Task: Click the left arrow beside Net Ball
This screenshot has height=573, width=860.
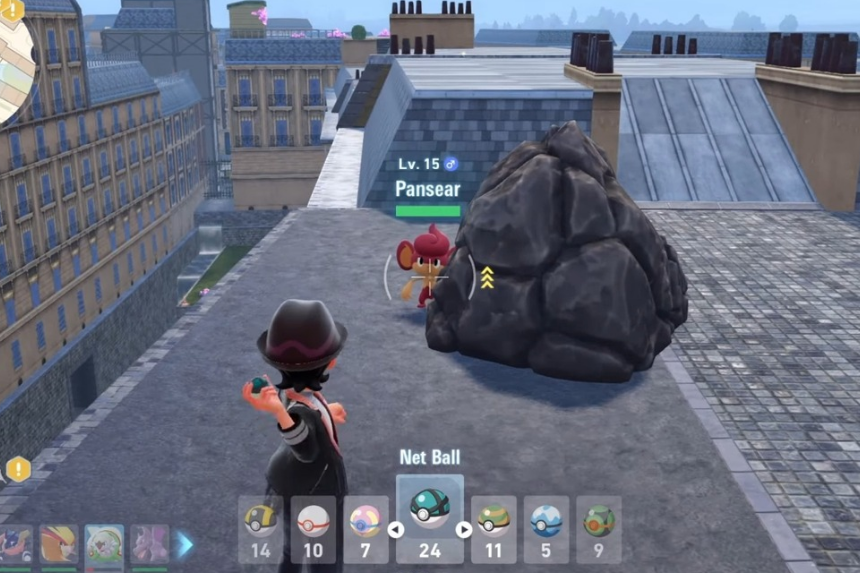Action: 396,529
